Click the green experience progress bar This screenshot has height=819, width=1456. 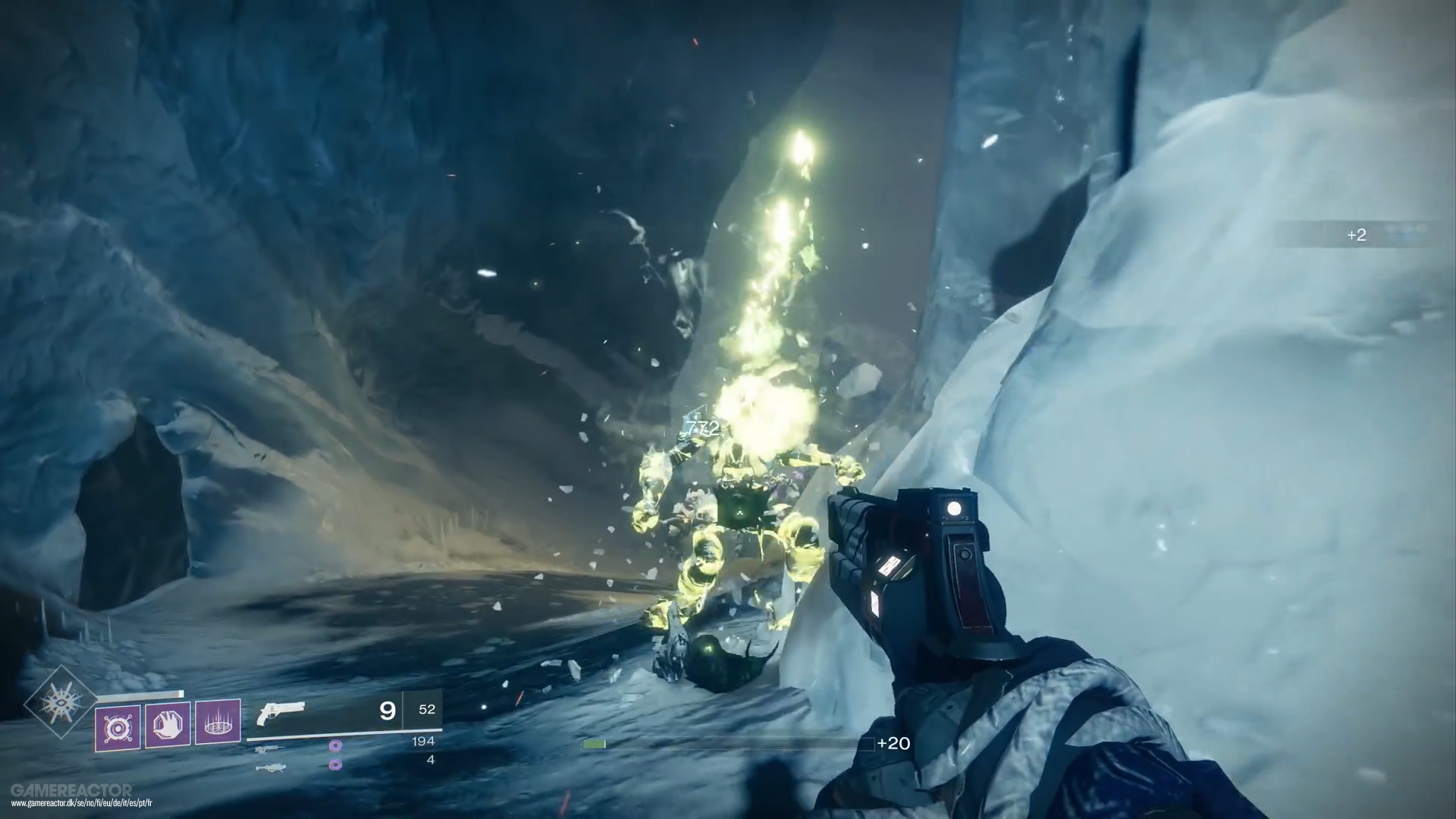coord(594,744)
